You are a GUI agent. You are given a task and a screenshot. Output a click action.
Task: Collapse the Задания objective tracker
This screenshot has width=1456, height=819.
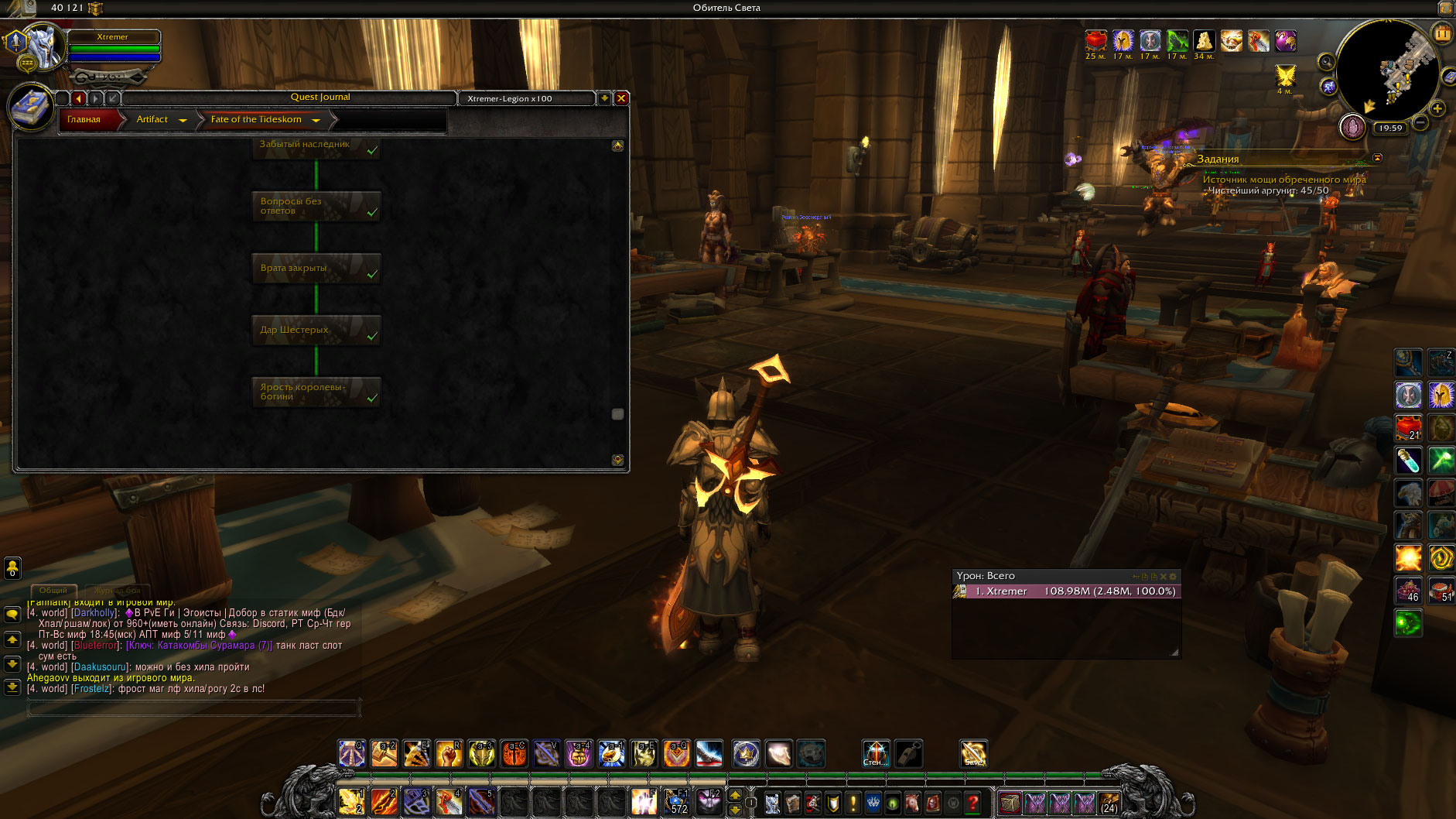(1377, 158)
